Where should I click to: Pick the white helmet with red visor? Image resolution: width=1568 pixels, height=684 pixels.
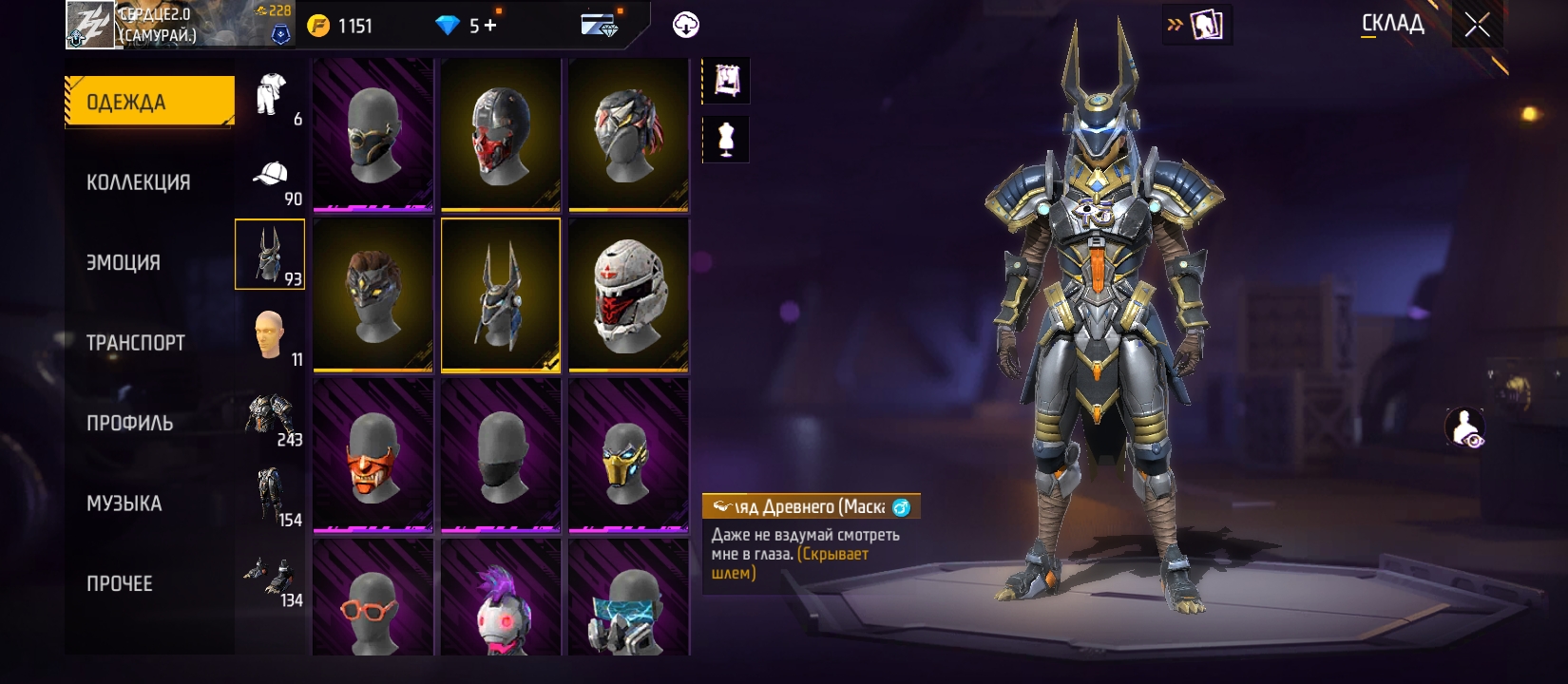point(628,294)
